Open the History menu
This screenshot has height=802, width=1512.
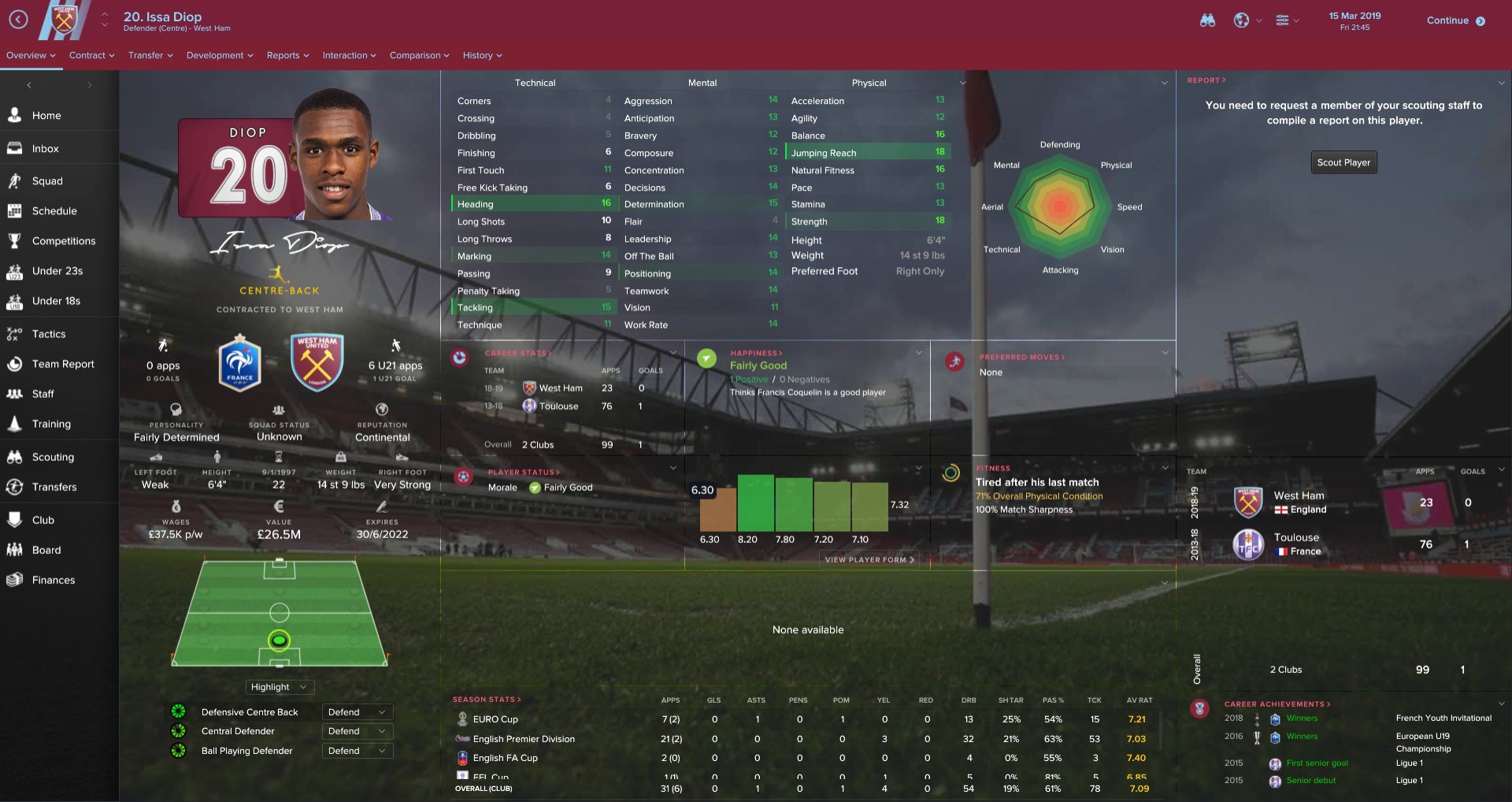[482, 55]
